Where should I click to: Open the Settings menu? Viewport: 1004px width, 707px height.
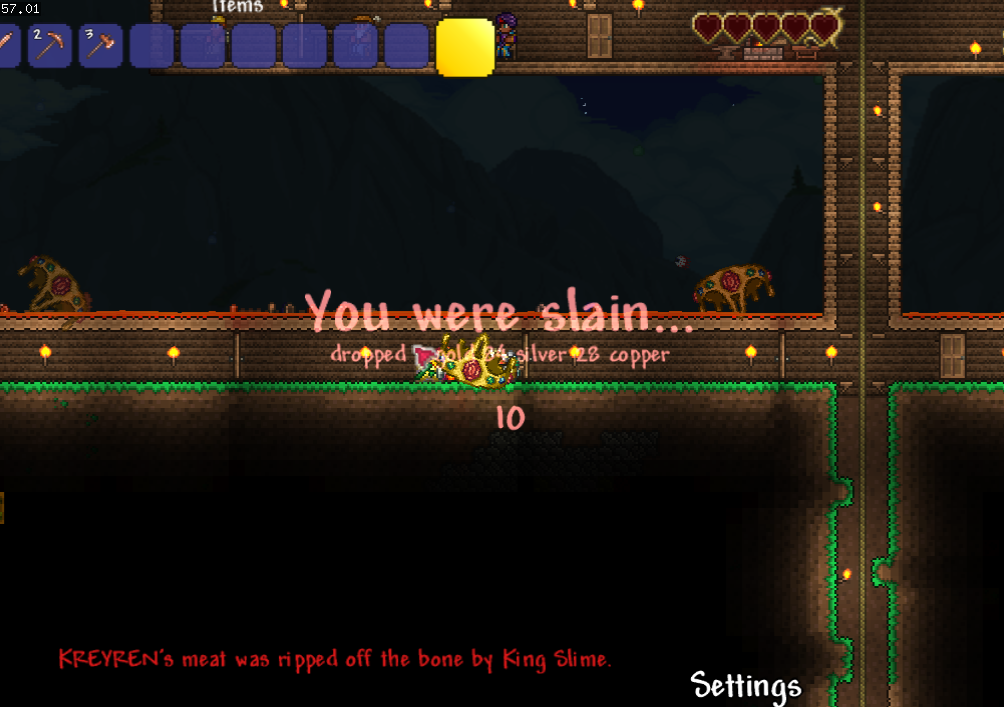pyautogui.click(x=745, y=686)
